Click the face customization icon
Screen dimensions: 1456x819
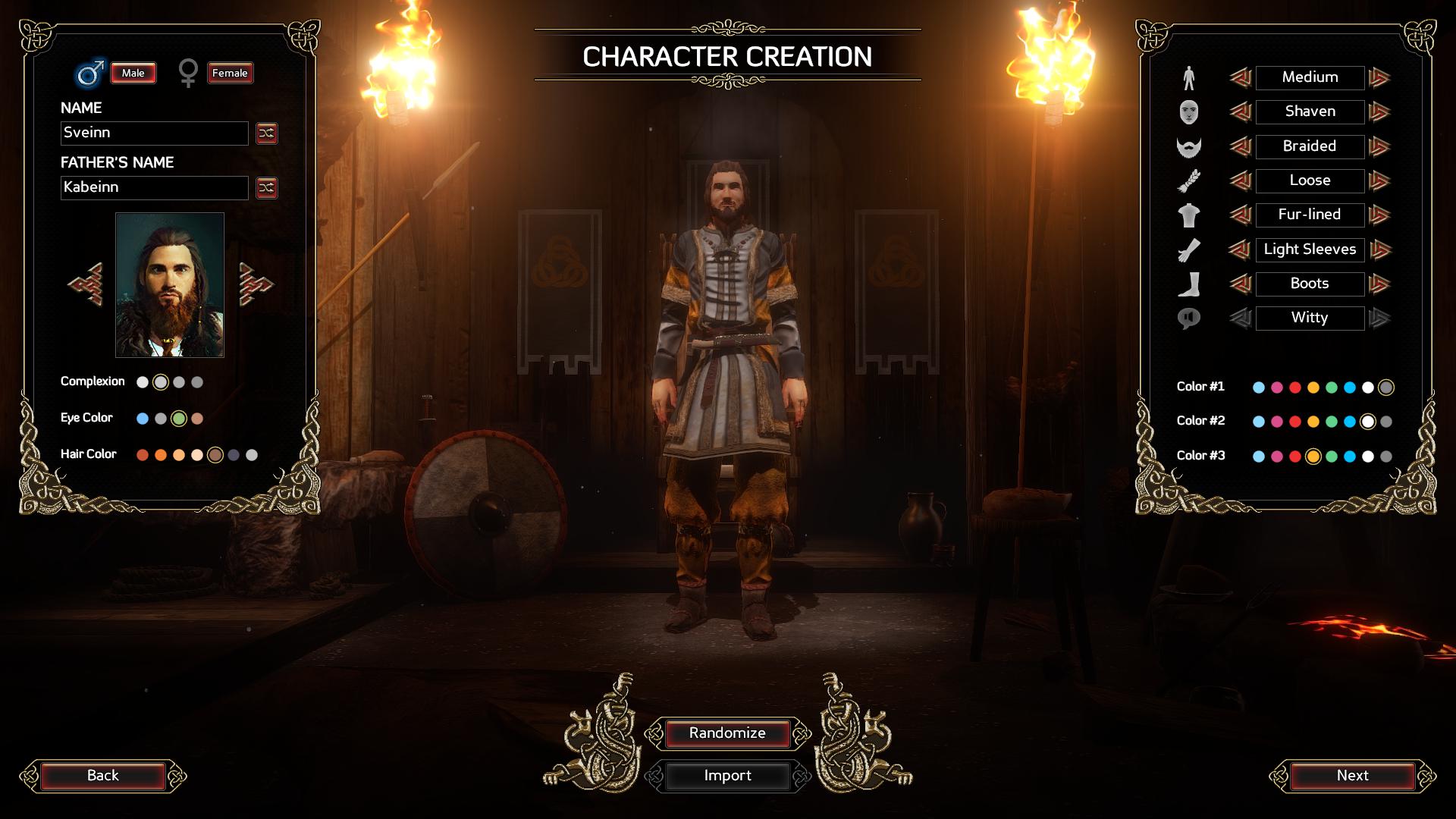1189,111
